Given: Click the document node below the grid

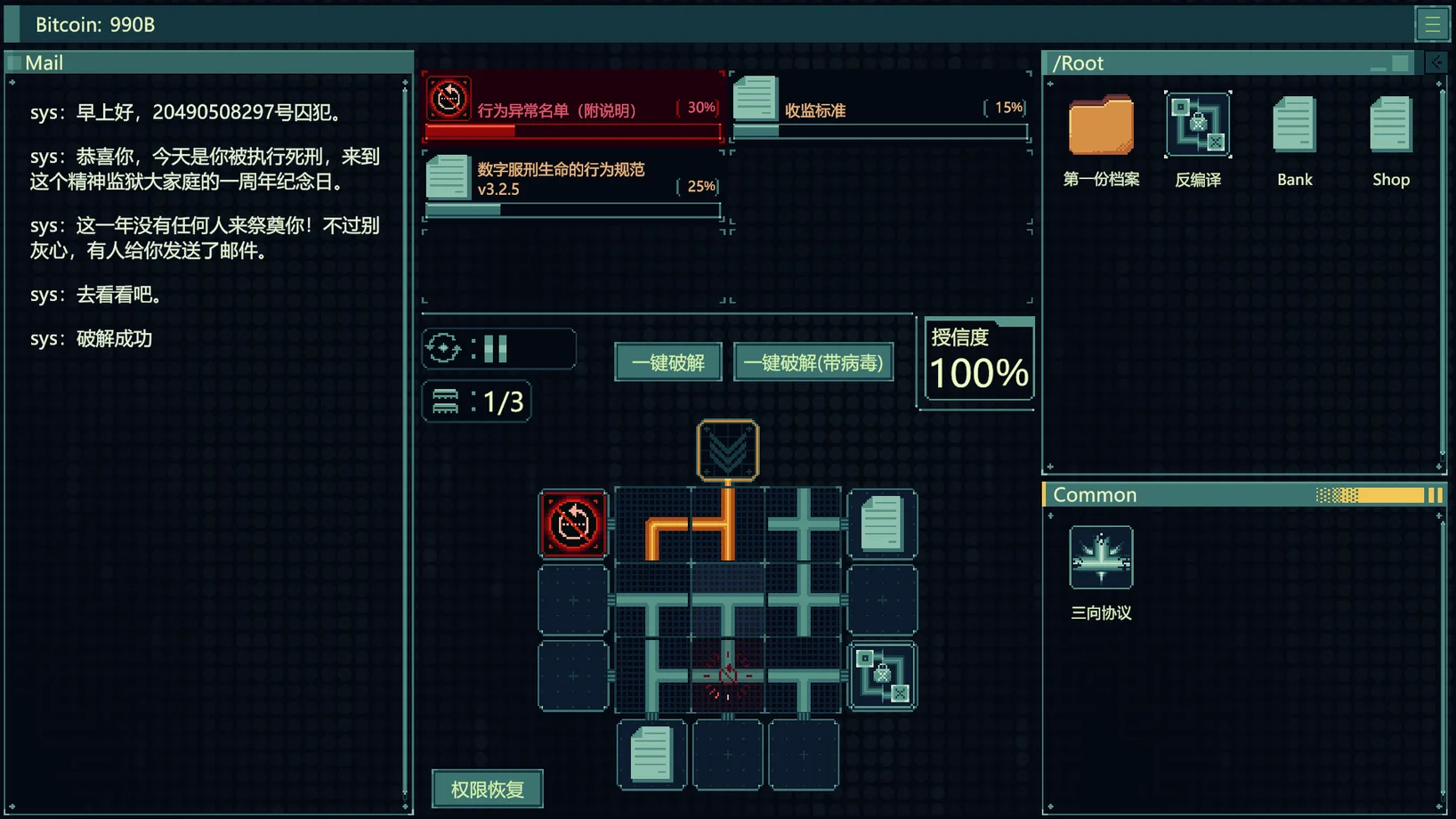Looking at the screenshot, I should tap(651, 755).
